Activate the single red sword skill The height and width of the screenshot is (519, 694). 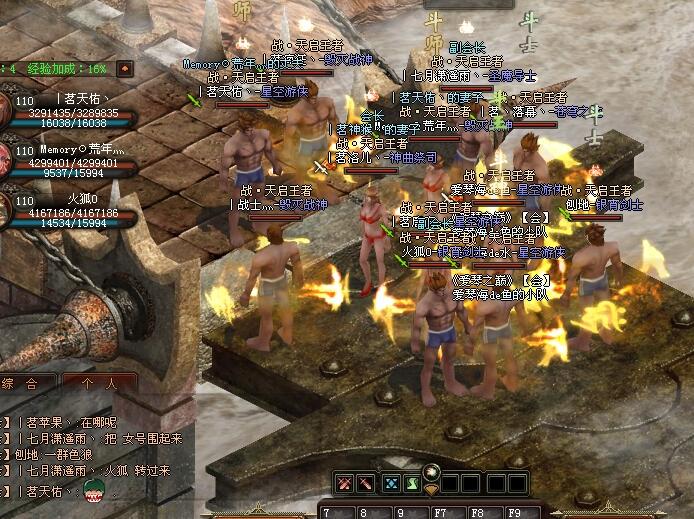[367, 484]
